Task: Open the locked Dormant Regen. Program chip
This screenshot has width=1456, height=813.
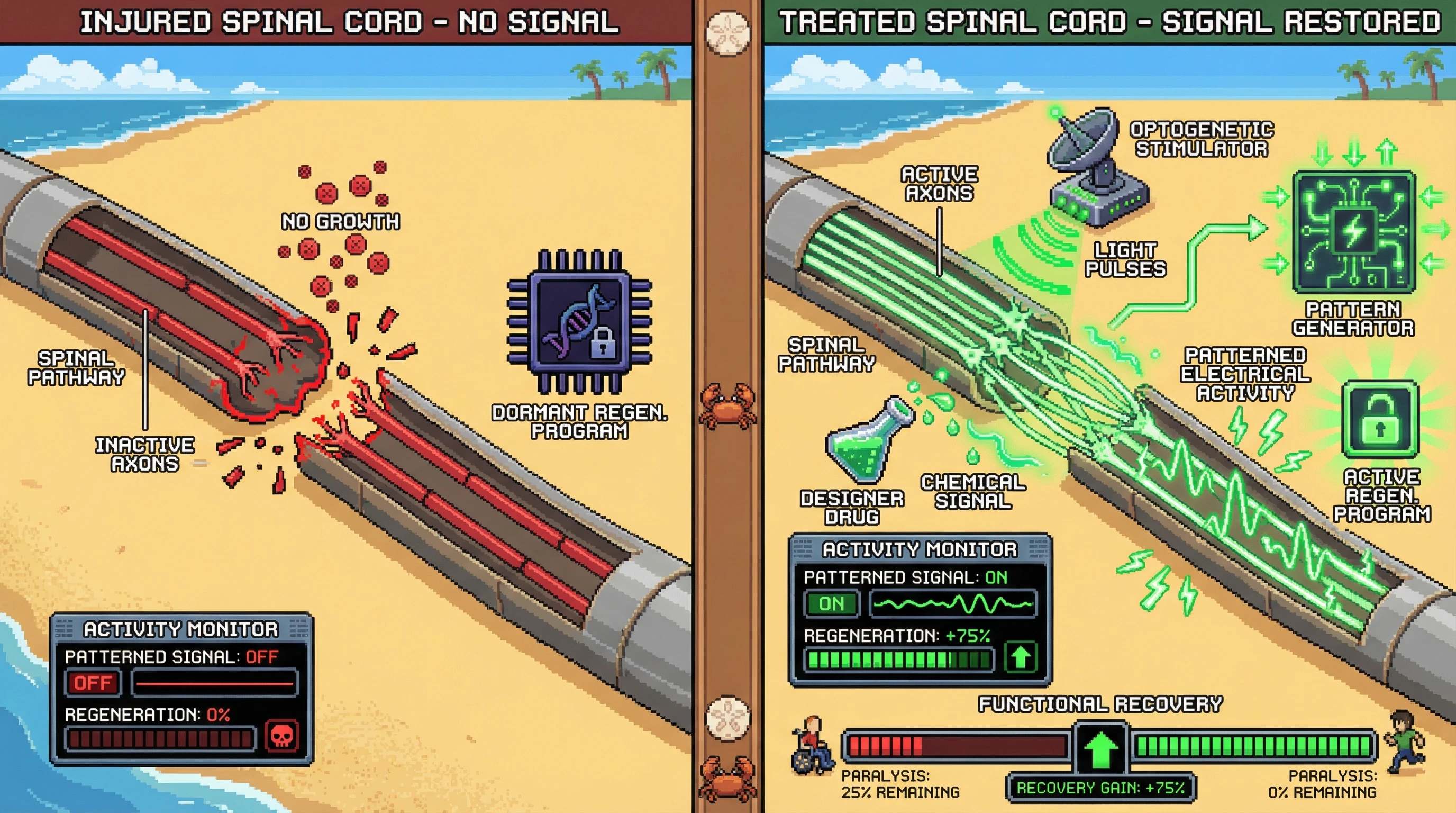Action: tap(580, 322)
